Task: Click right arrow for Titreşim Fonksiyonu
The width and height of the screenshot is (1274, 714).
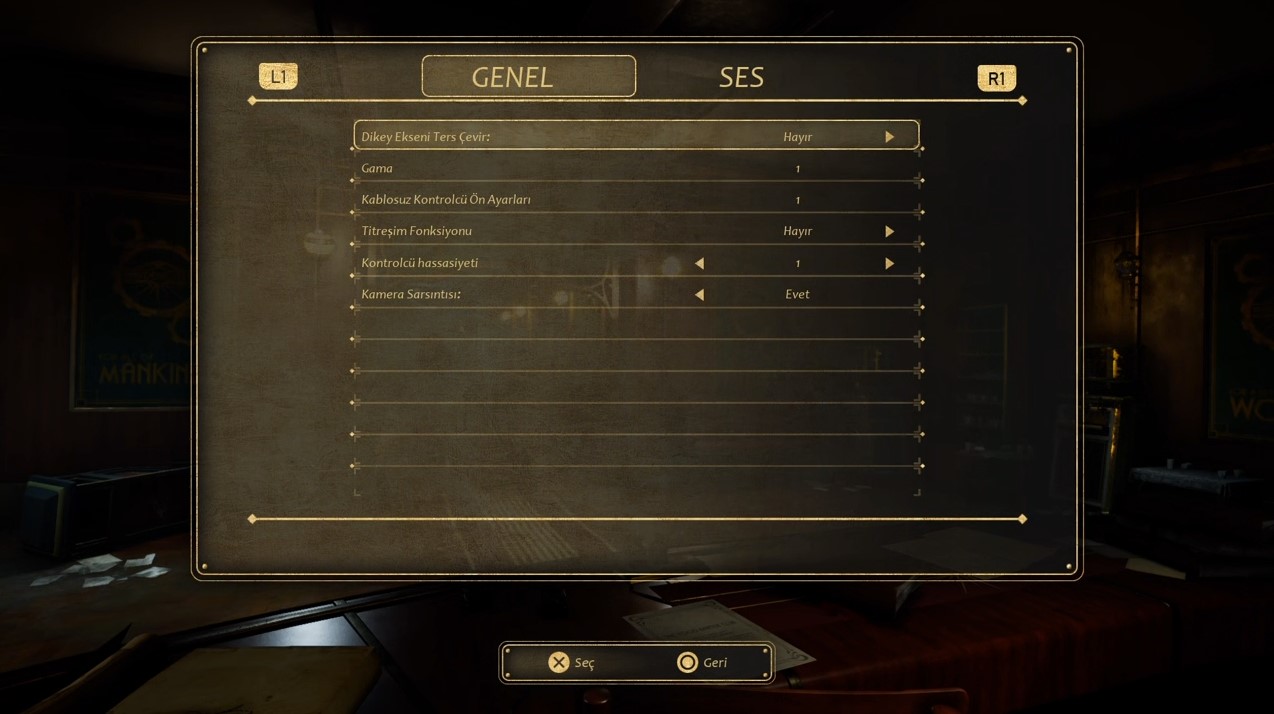Action: point(889,232)
